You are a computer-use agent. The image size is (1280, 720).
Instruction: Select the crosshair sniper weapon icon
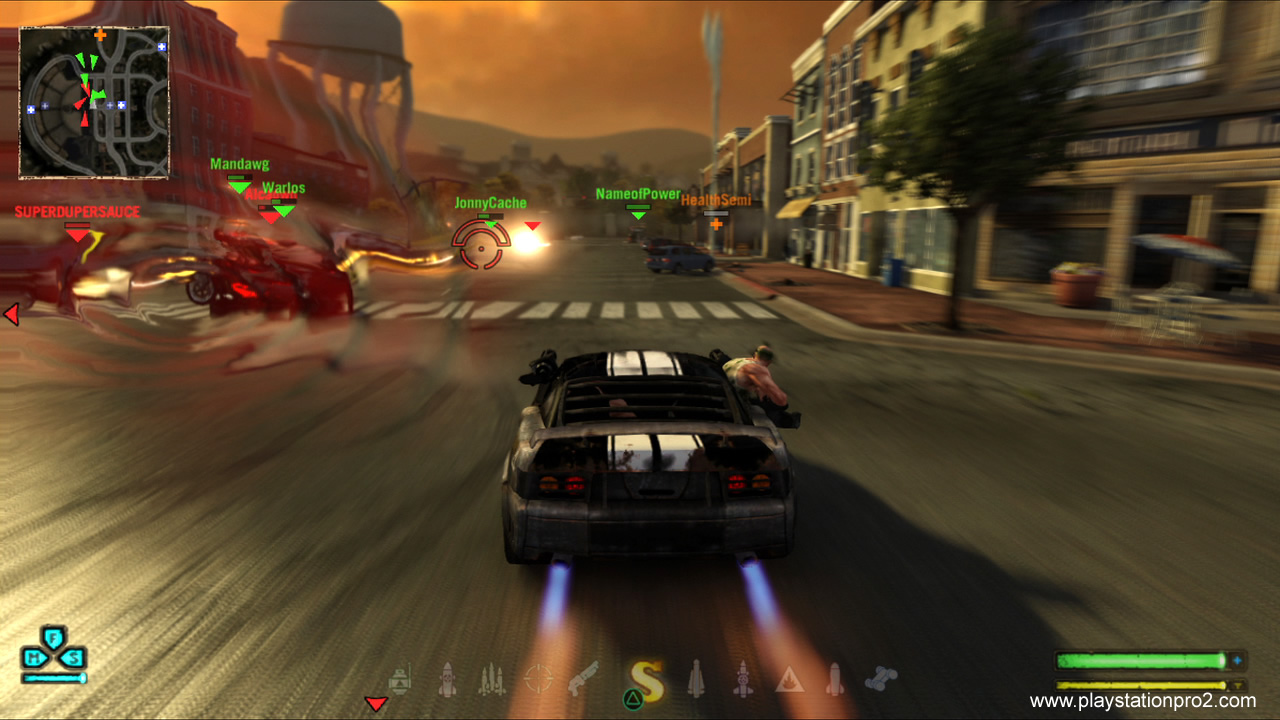pyautogui.click(x=538, y=680)
